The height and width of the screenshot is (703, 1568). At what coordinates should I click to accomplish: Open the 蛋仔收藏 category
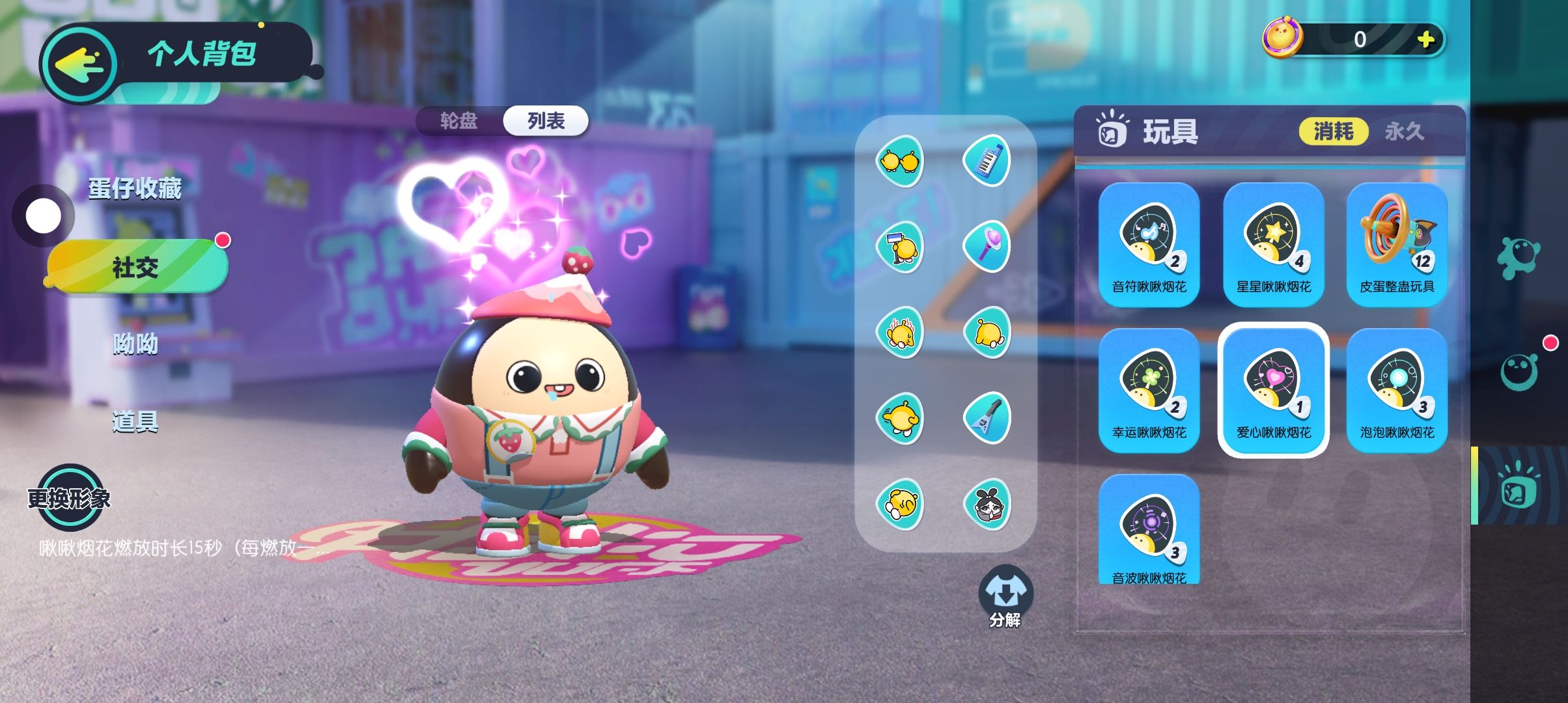point(135,189)
